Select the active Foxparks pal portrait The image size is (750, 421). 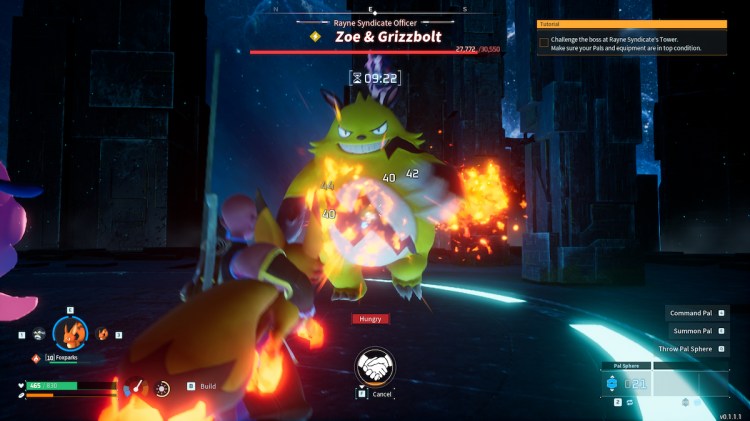(70, 332)
